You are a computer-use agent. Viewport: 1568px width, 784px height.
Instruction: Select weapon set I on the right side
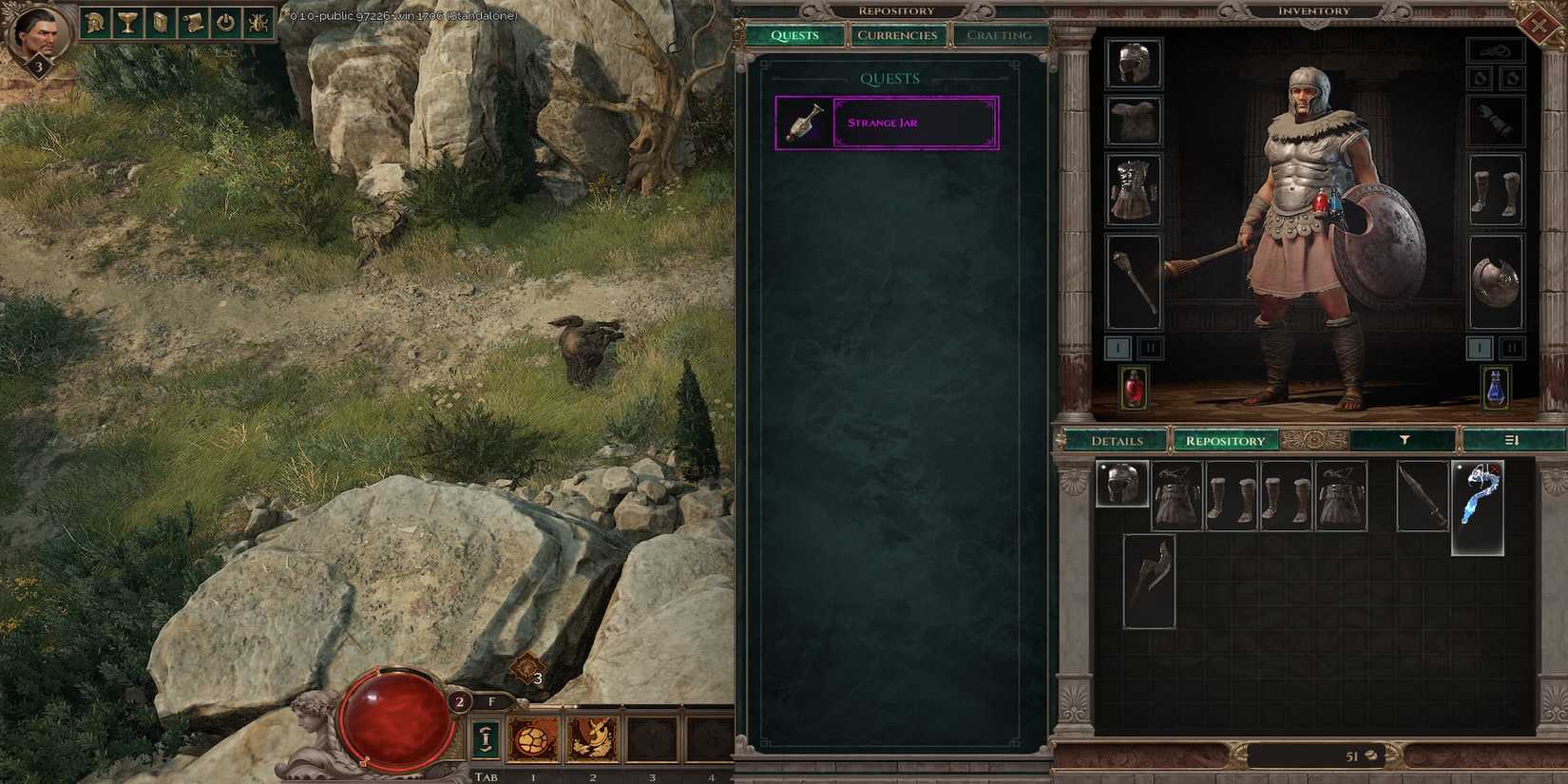pyautogui.click(x=1481, y=348)
